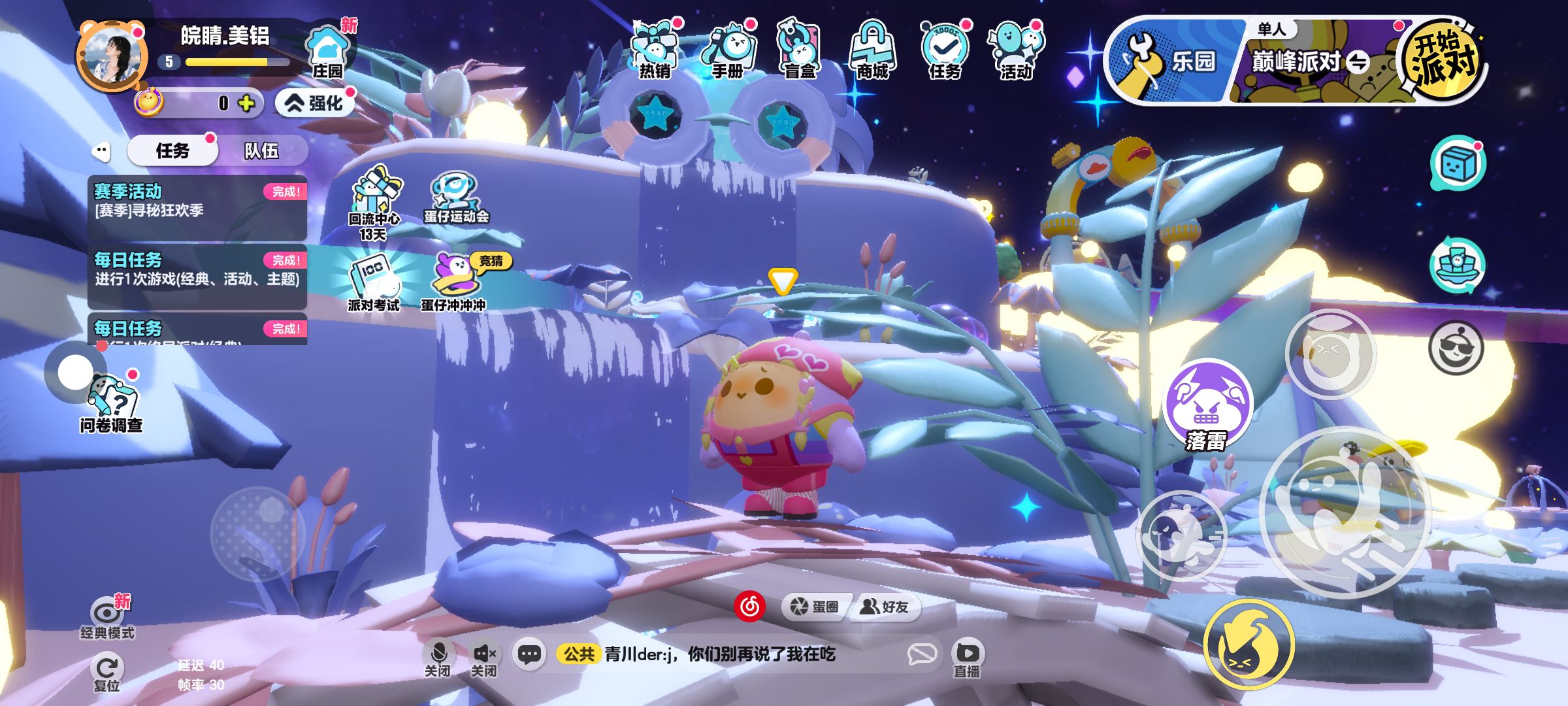
Task: Switch to the 队伍 team tab
Action: click(261, 151)
